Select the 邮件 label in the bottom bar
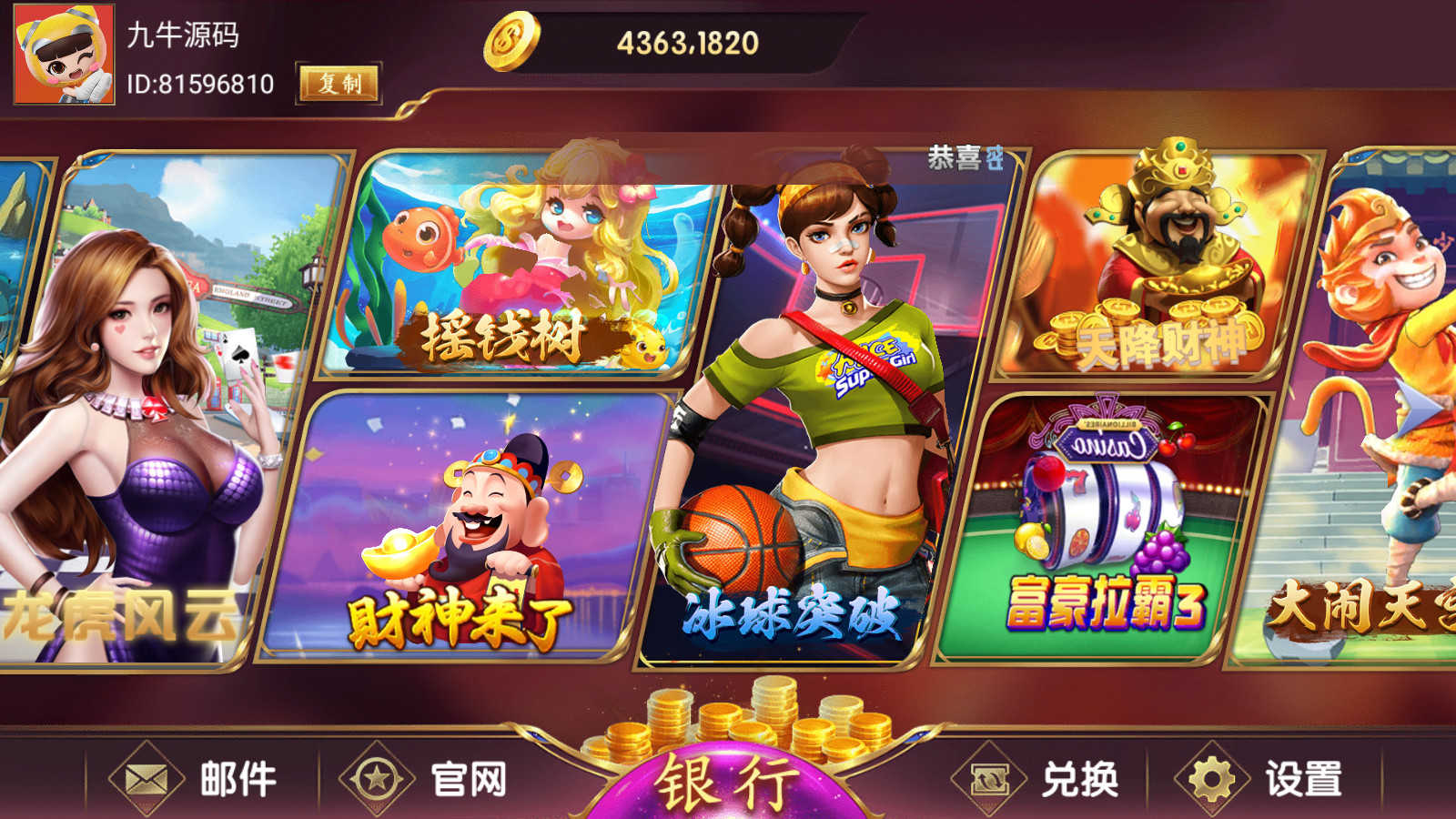Image resolution: width=1456 pixels, height=819 pixels. coord(238,778)
